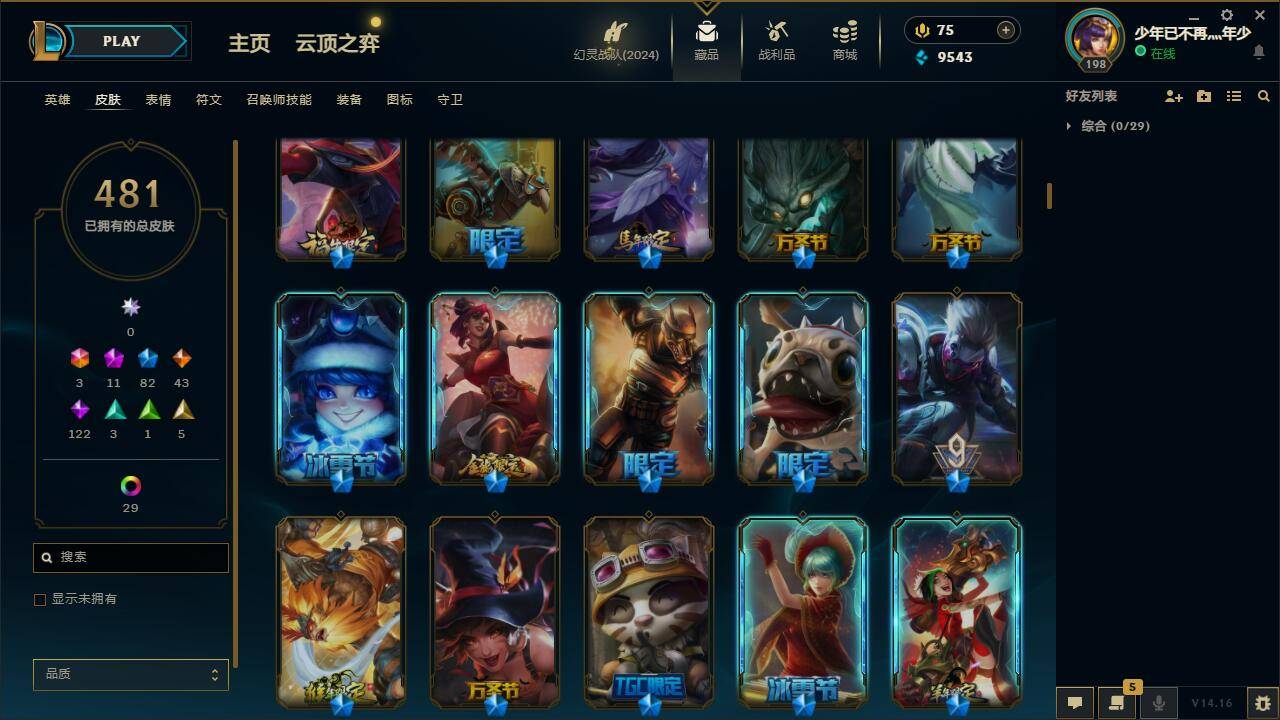Click the PLAY button

pyautogui.click(x=122, y=41)
